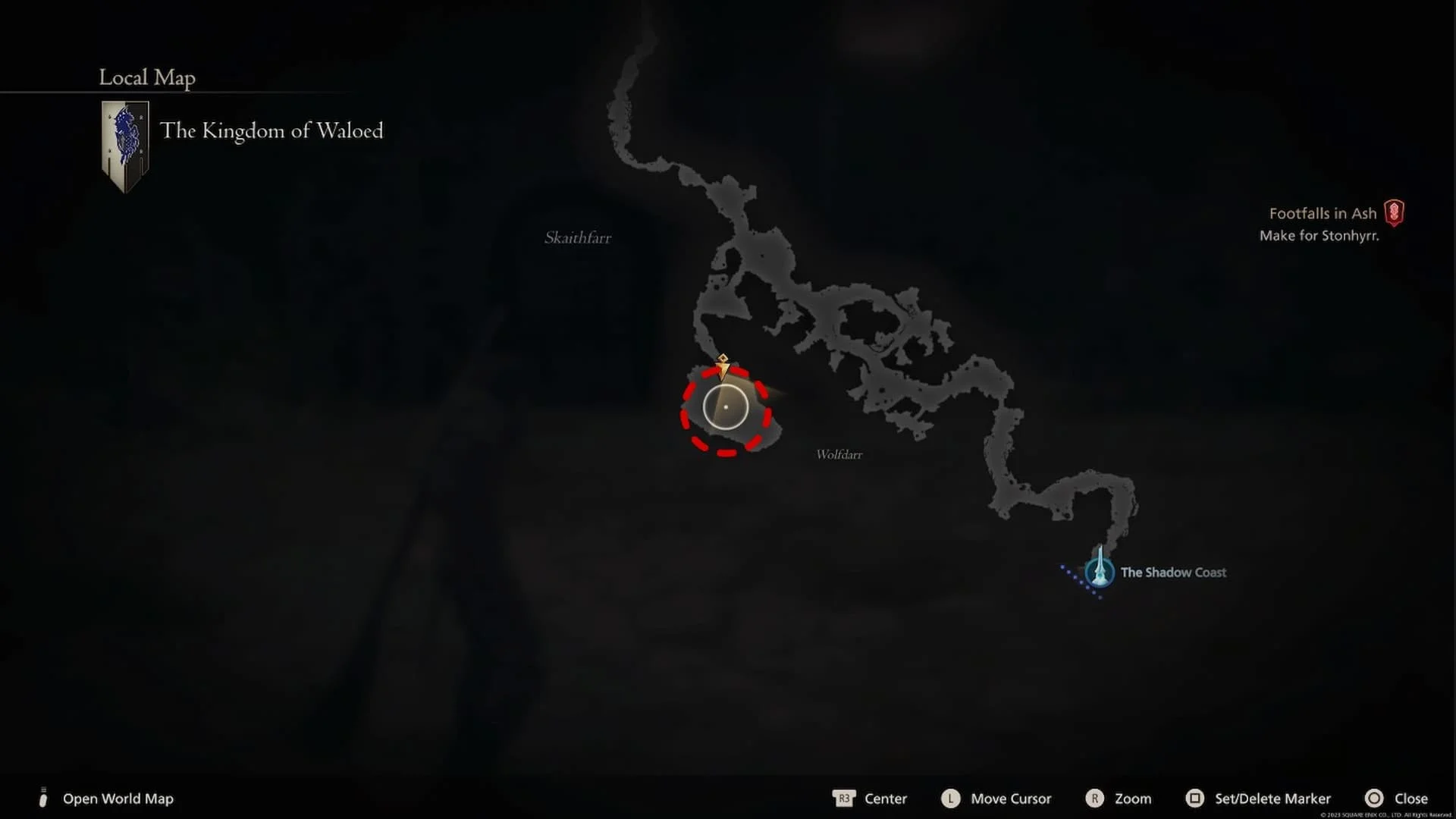Select the Wolfdarr region label
1456x819 pixels.
tap(838, 454)
